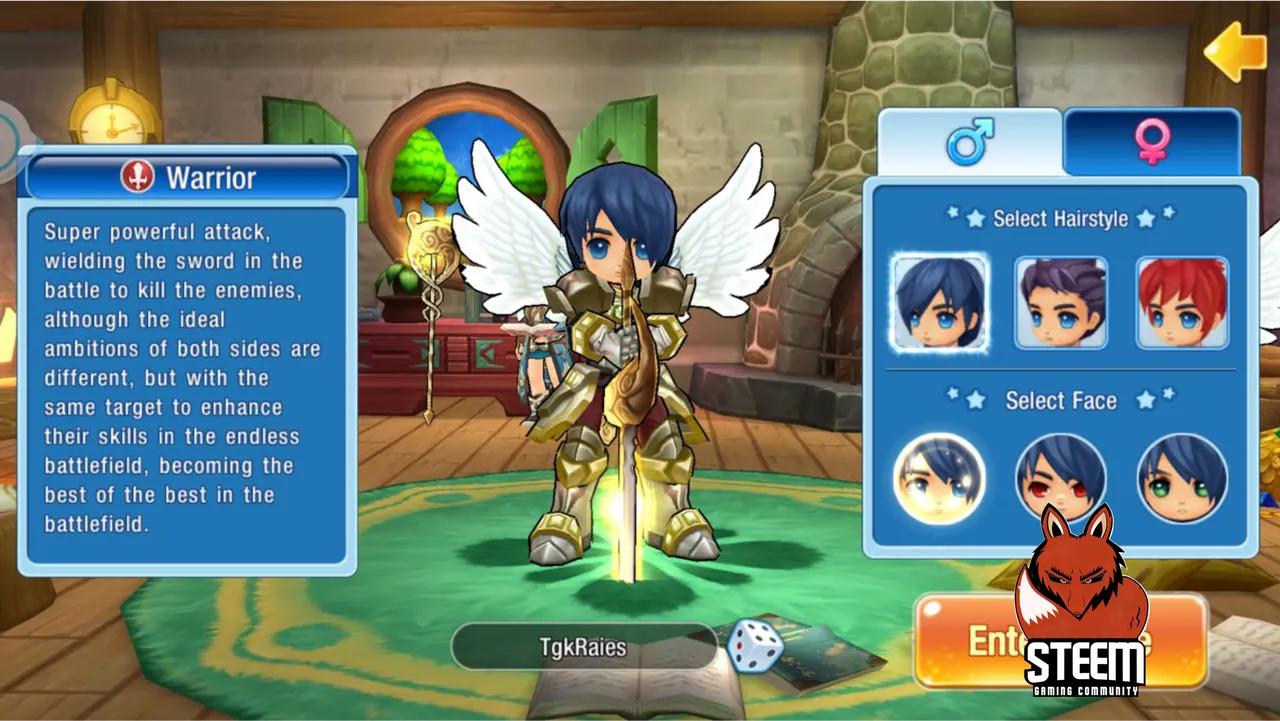
Task: Choose the red-eyed face option
Action: [1061, 477]
